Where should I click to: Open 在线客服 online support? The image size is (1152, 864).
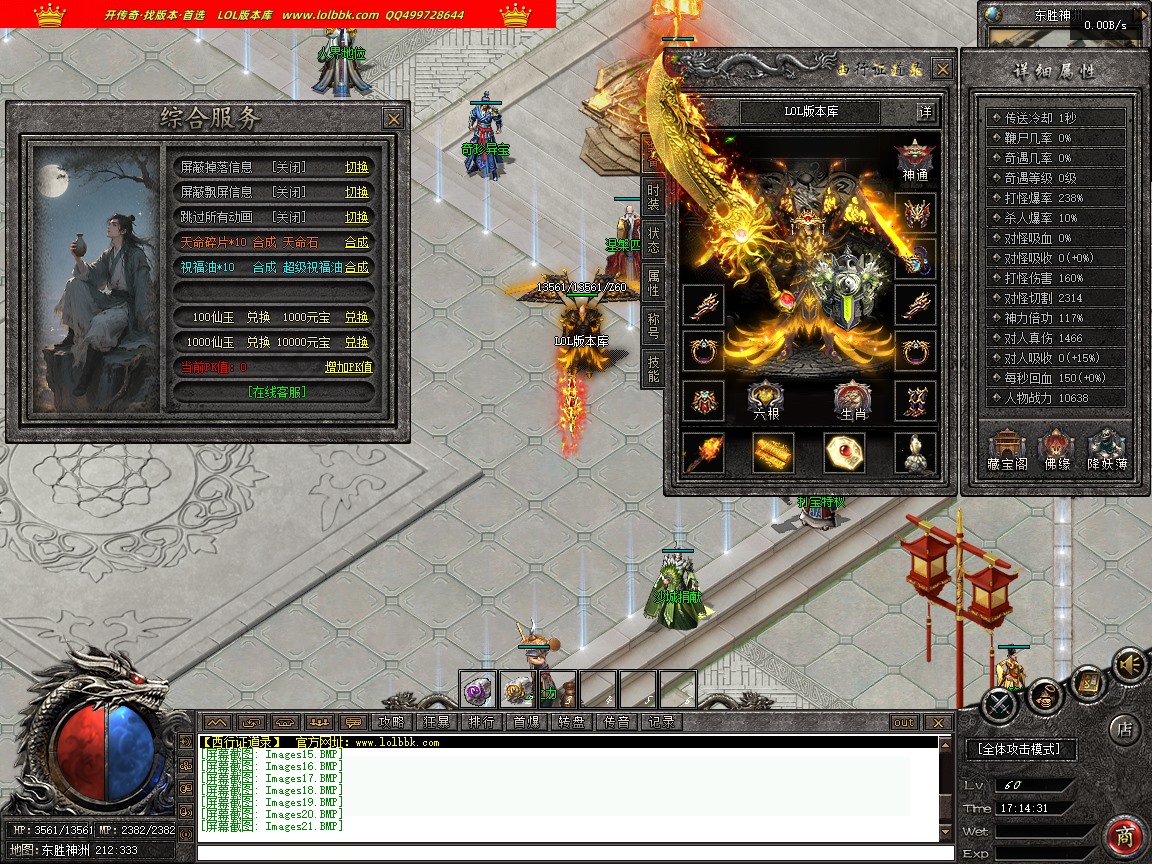[277, 392]
